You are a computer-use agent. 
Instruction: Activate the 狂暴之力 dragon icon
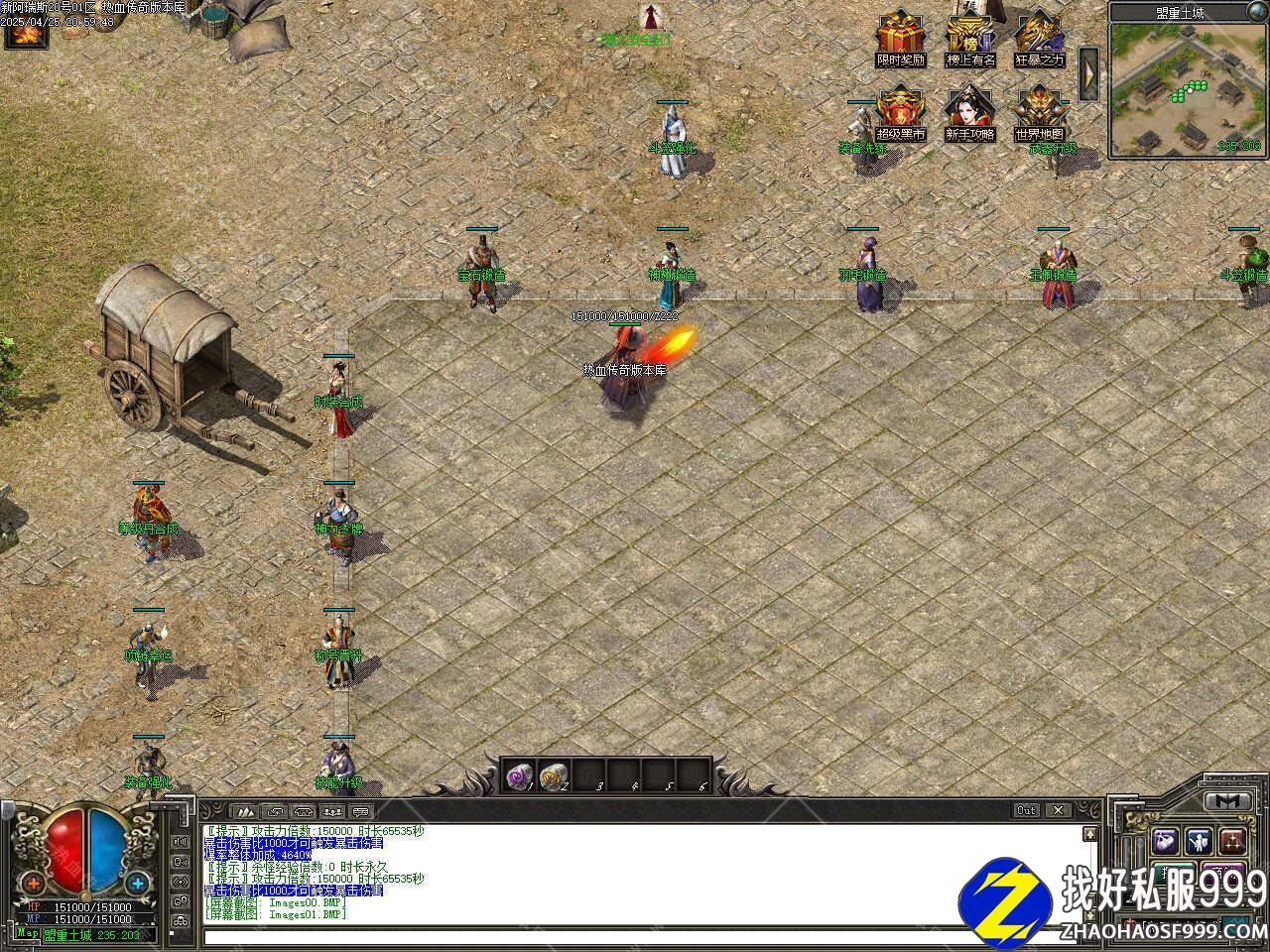point(1039,36)
